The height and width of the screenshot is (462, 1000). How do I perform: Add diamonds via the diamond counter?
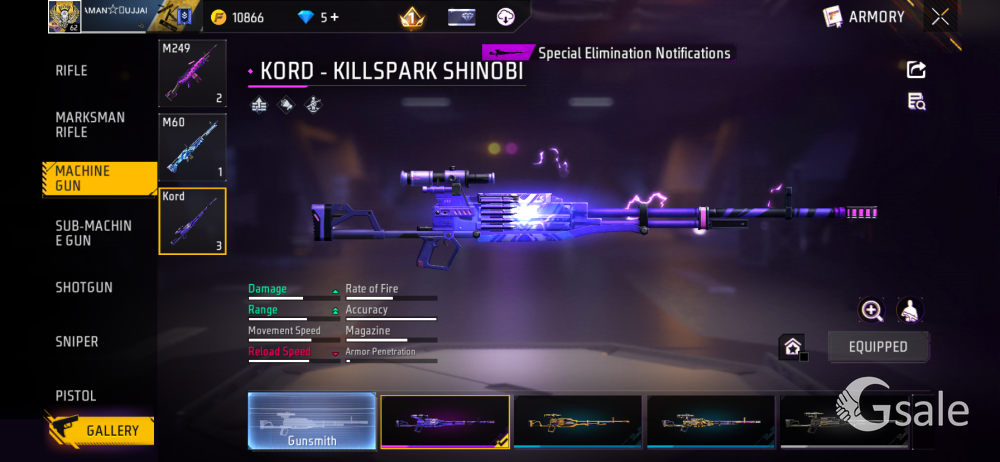pyautogui.click(x=318, y=18)
